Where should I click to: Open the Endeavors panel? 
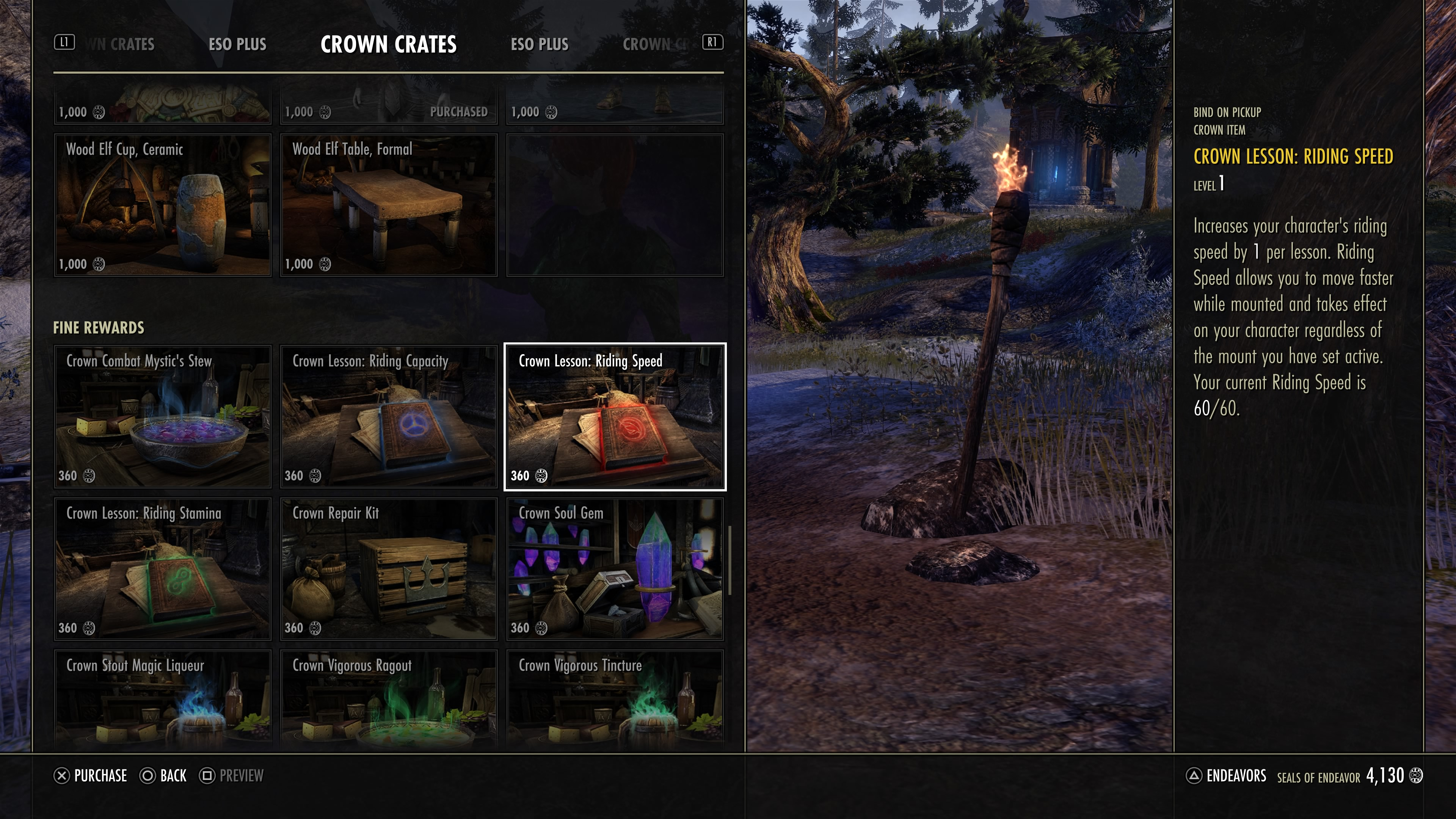tap(1226, 775)
